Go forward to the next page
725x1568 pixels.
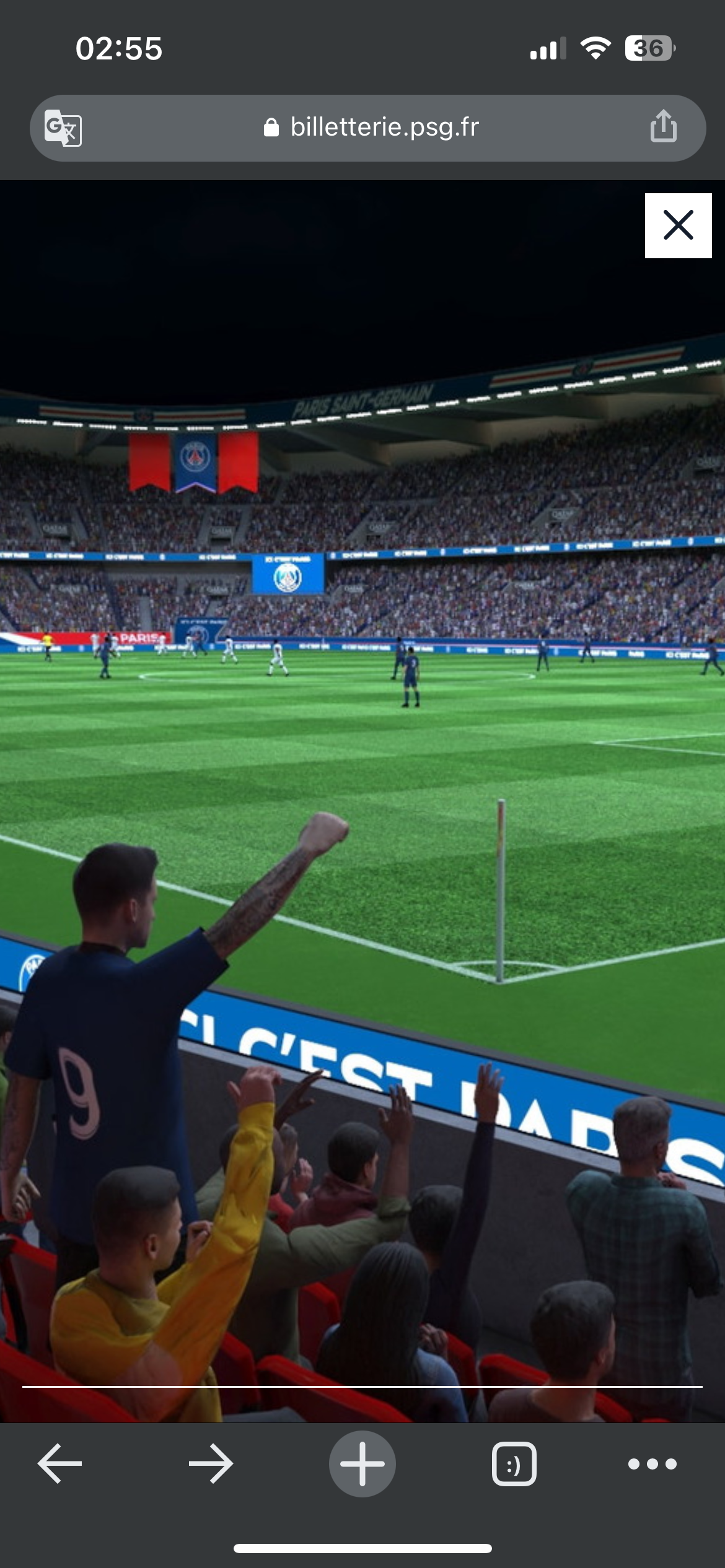click(211, 1464)
